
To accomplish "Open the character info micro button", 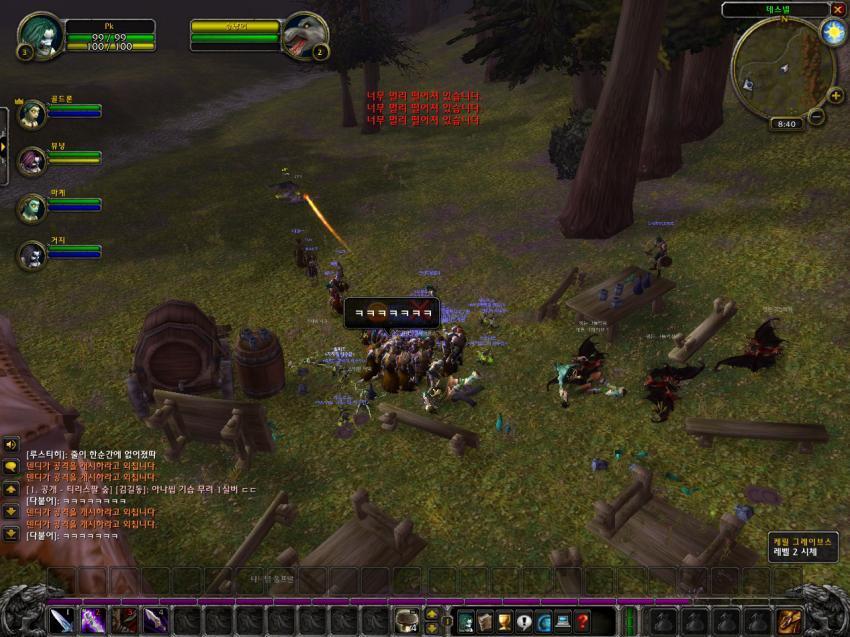I will 465,621.
